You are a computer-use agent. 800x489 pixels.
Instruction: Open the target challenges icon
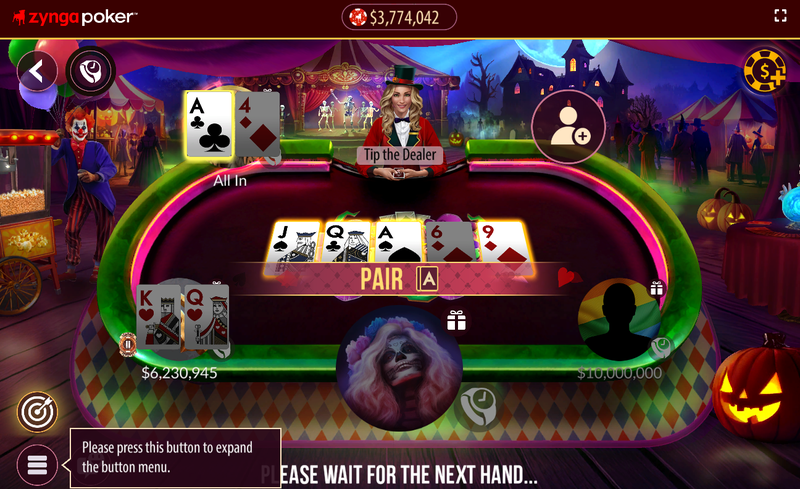[x=37, y=411]
